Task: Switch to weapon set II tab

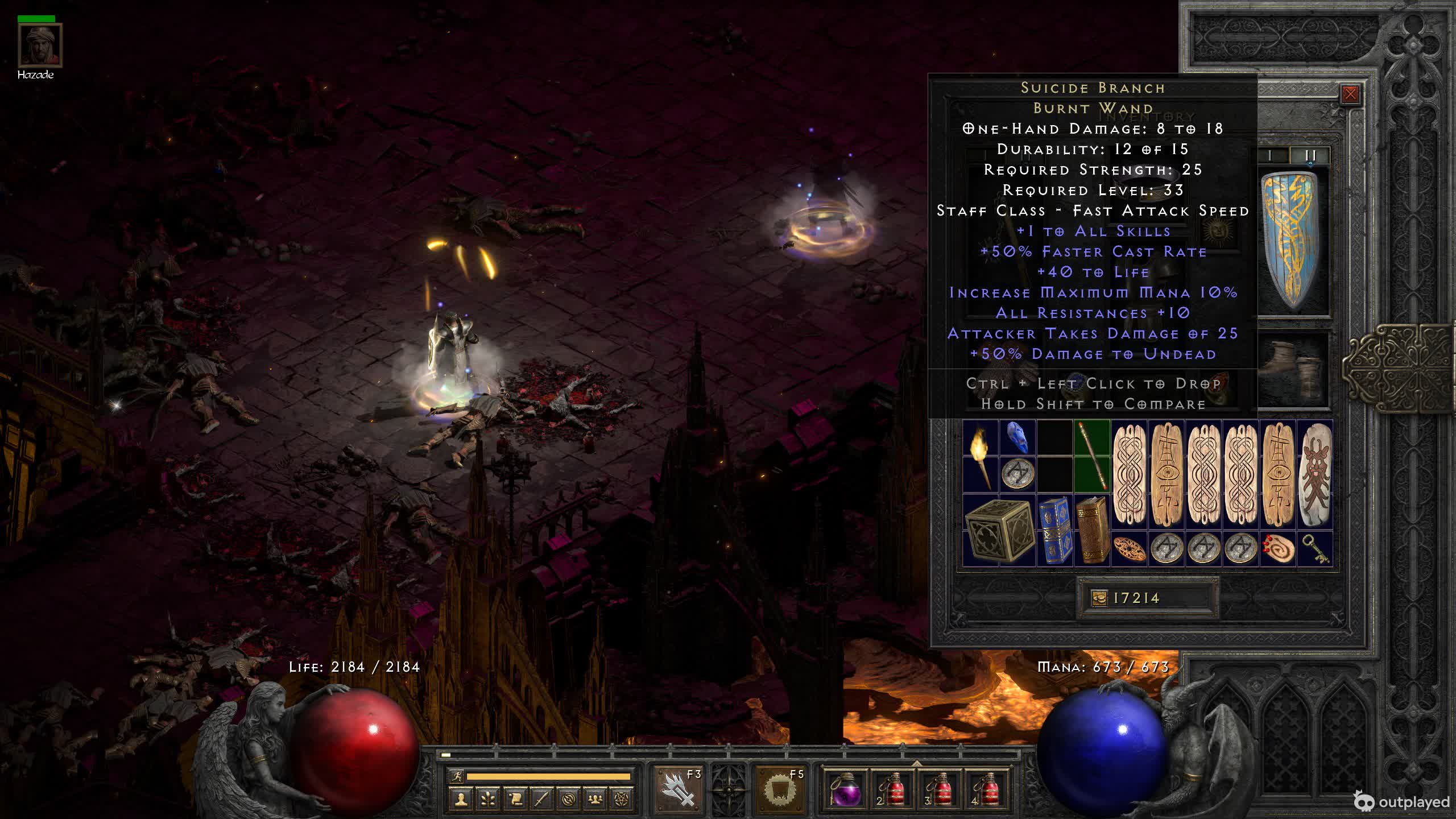Action: point(1310,155)
